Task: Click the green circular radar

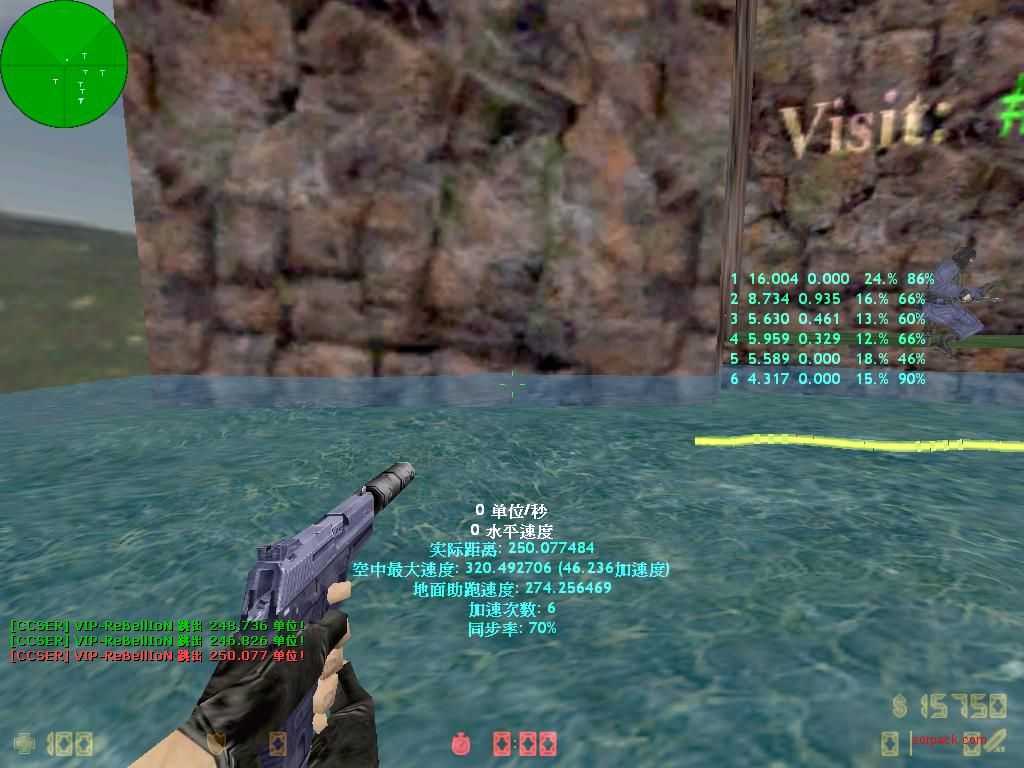Action: tap(64, 64)
